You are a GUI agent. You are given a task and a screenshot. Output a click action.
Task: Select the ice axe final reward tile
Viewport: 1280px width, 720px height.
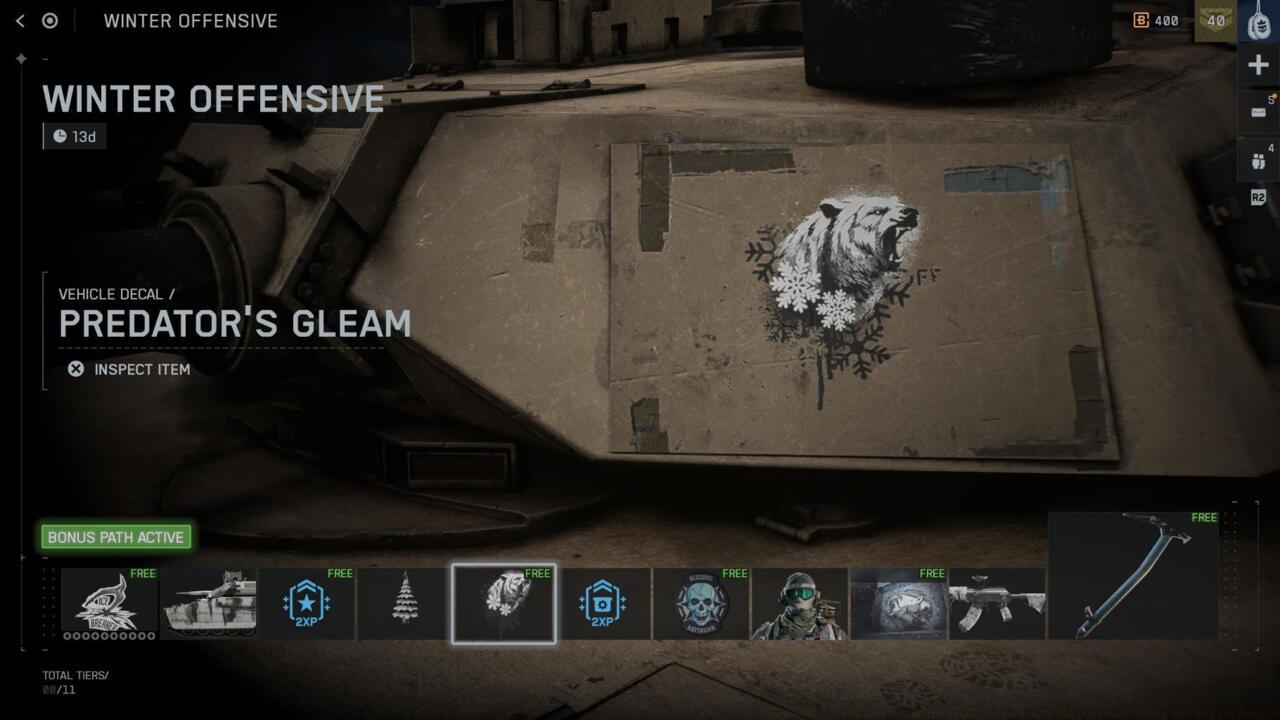(x=1133, y=575)
